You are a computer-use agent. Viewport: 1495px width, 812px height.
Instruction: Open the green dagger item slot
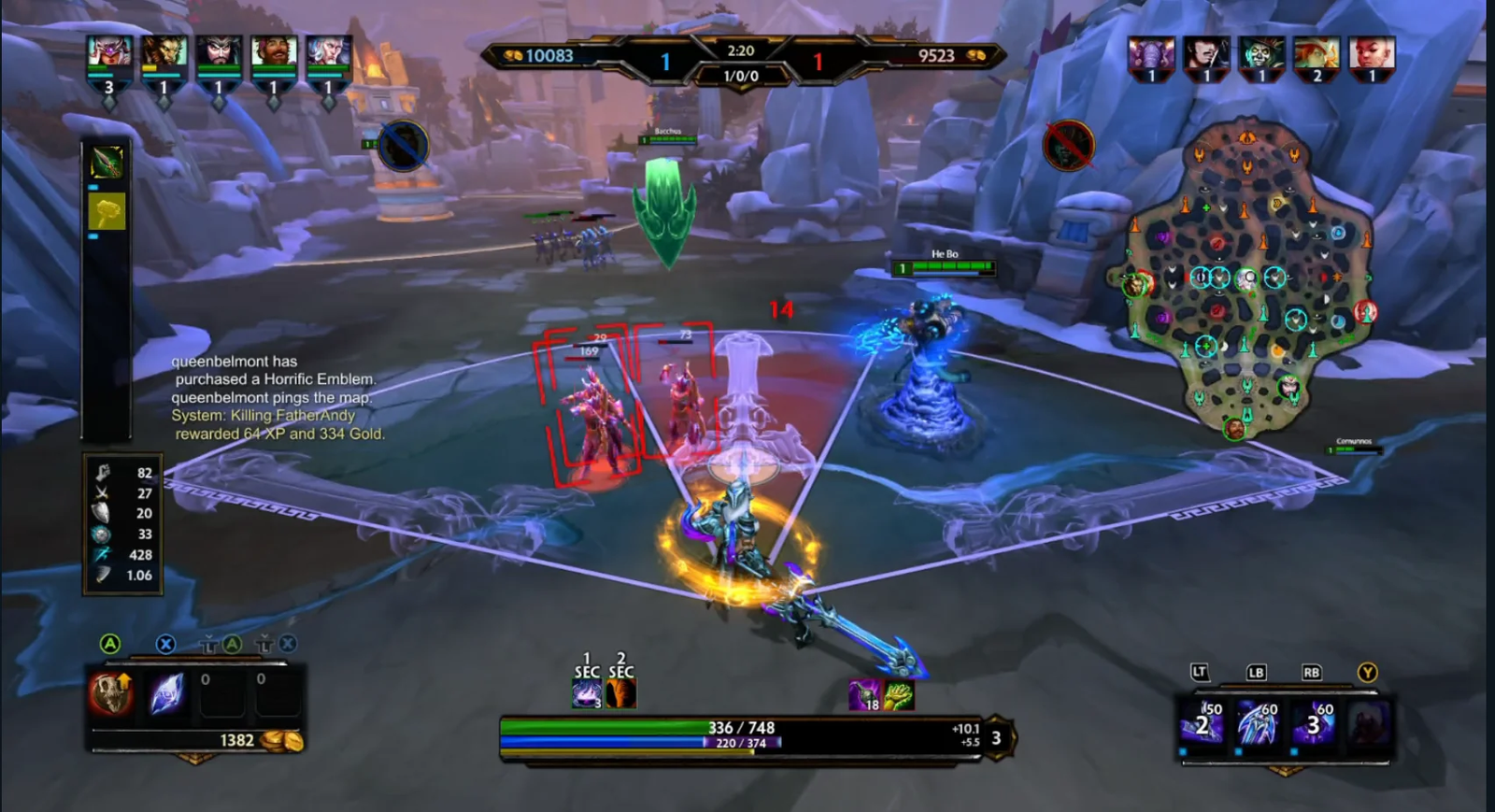tap(107, 163)
